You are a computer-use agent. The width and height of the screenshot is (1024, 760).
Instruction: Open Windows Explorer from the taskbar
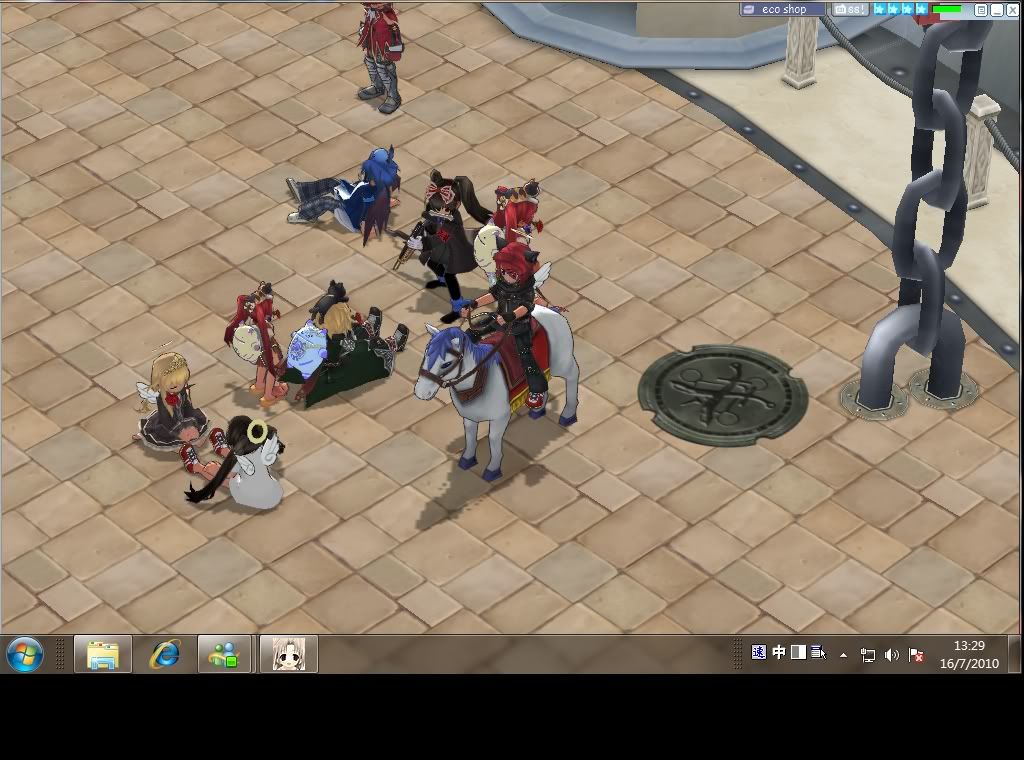click(103, 655)
